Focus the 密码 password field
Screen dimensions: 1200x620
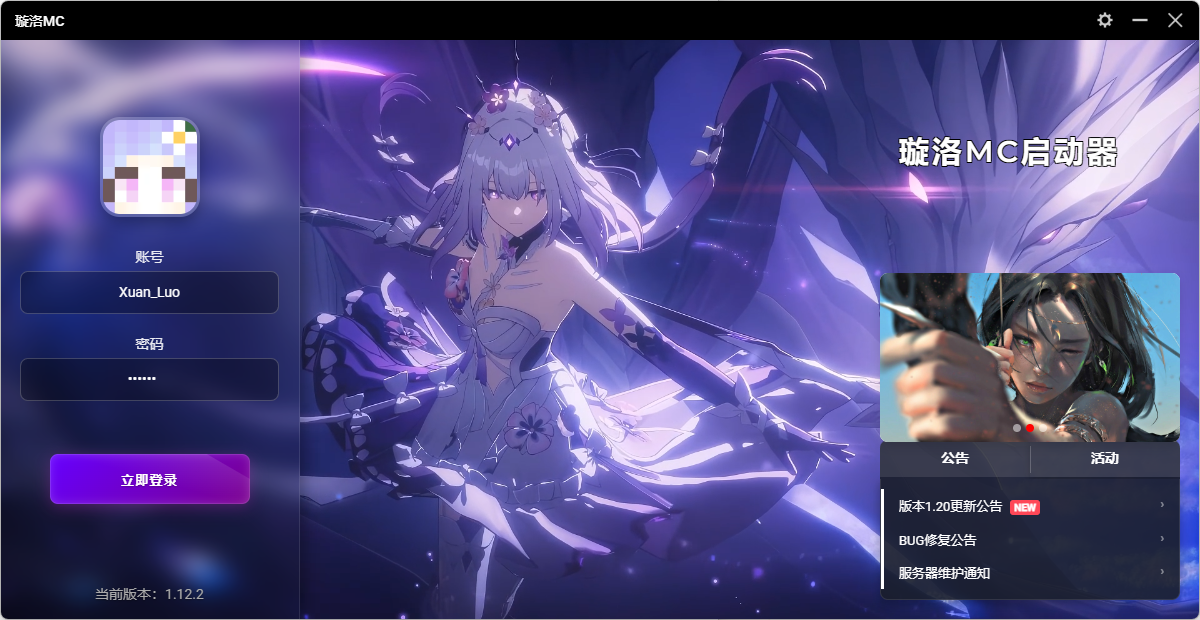coord(149,379)
